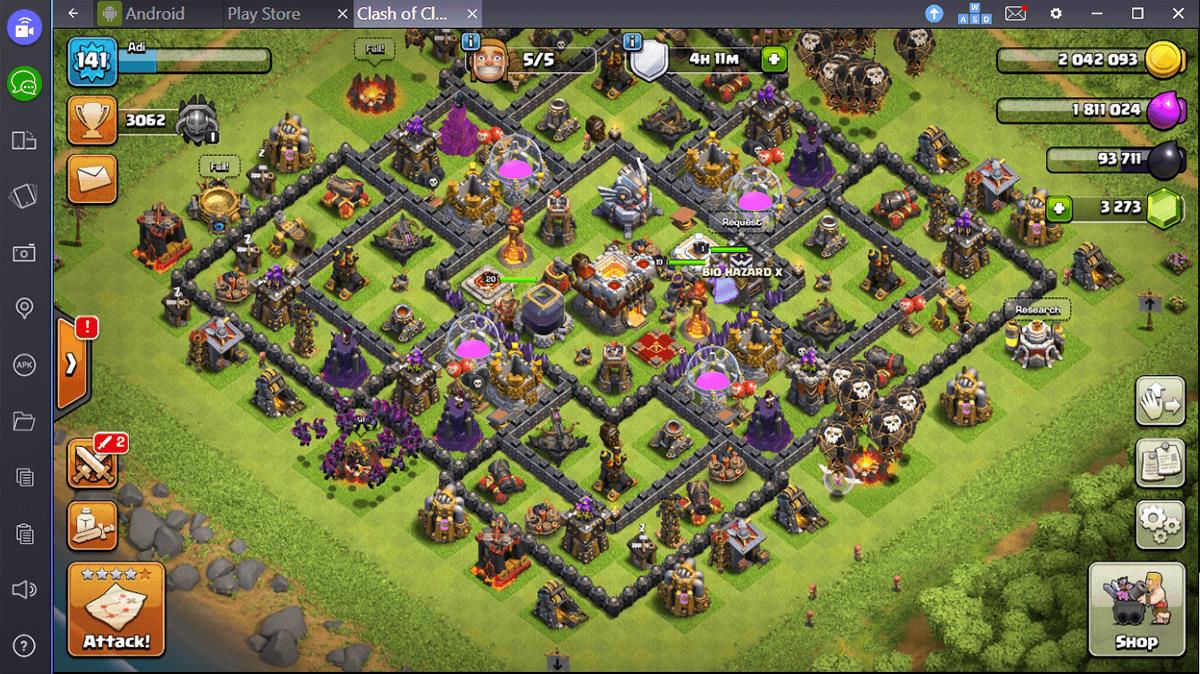Screen dimensions: 1200x674
Task: Show builder info icon
Action: [472, 42]
